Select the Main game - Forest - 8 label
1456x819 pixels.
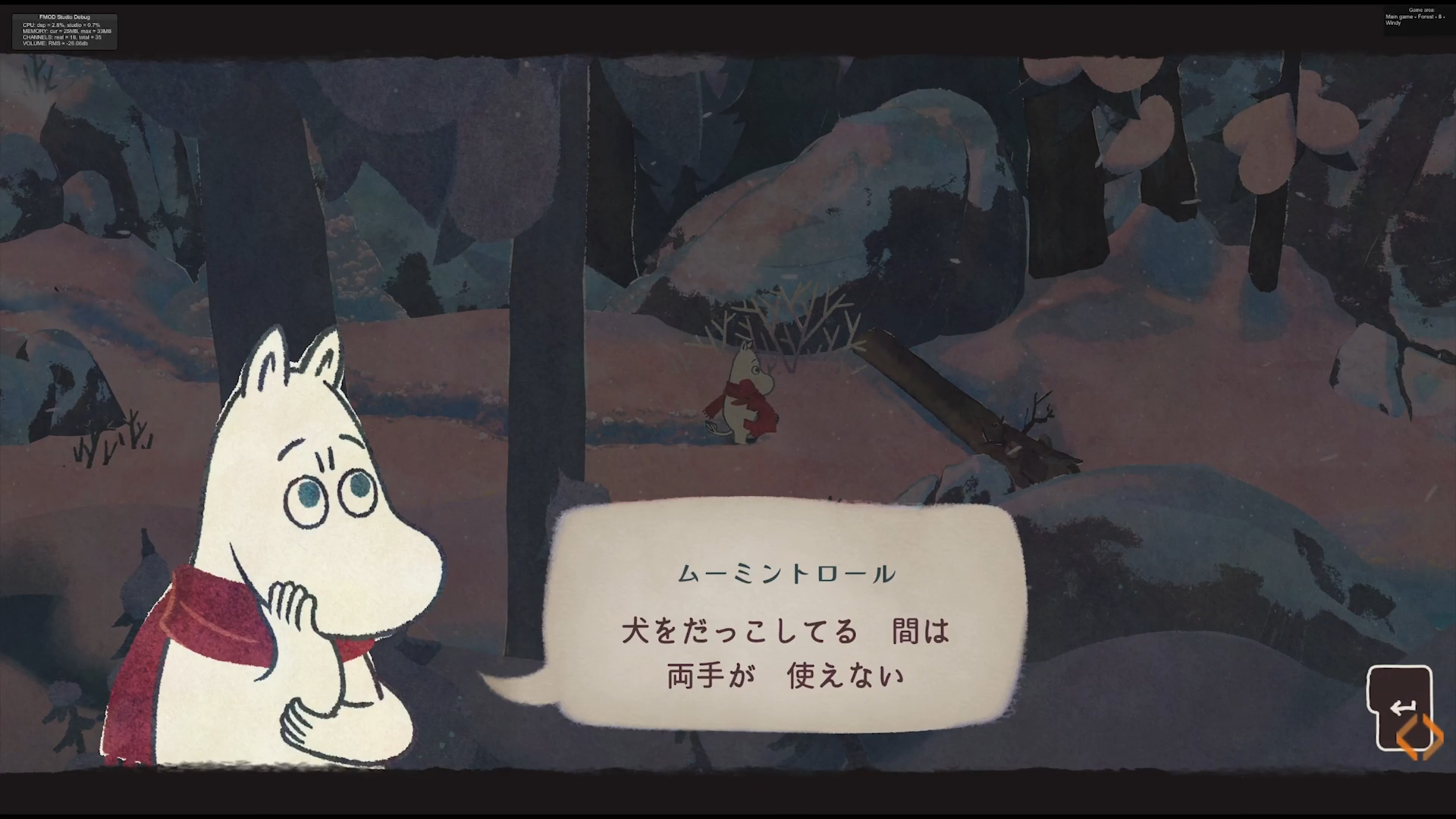click(1417, 16)
